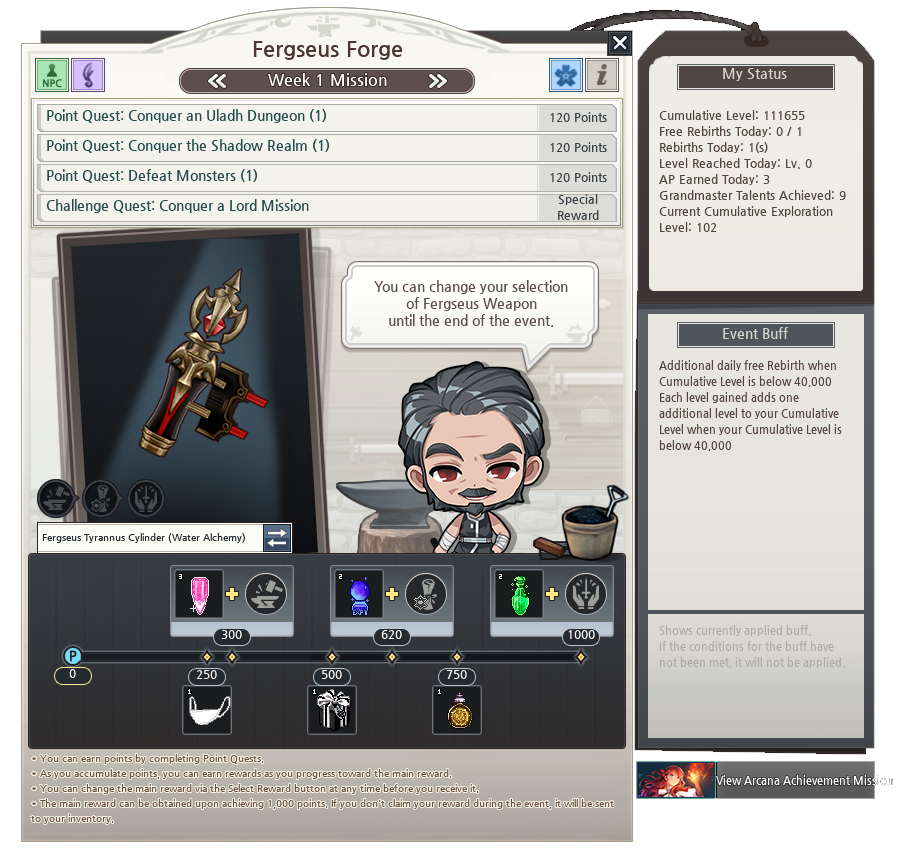900x850 pixels.
Task: Swap the Fergseus weapon selection
Action: [x=277, y=538]
